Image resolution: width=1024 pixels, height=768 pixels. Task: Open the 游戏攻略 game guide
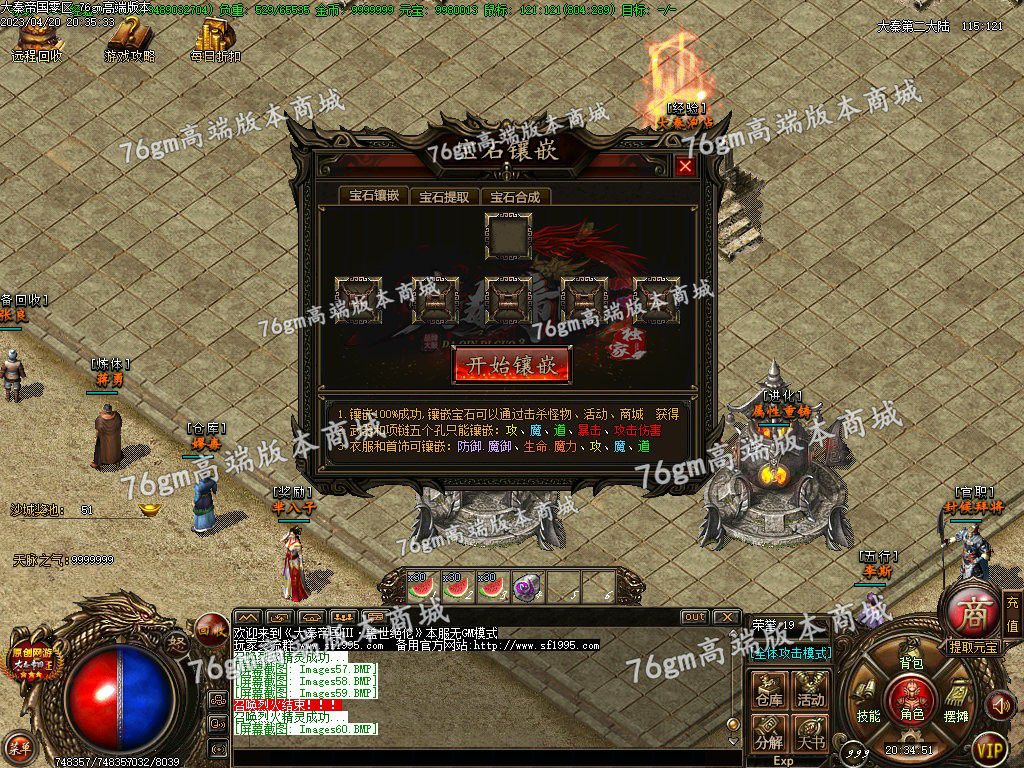click(130, 40)
